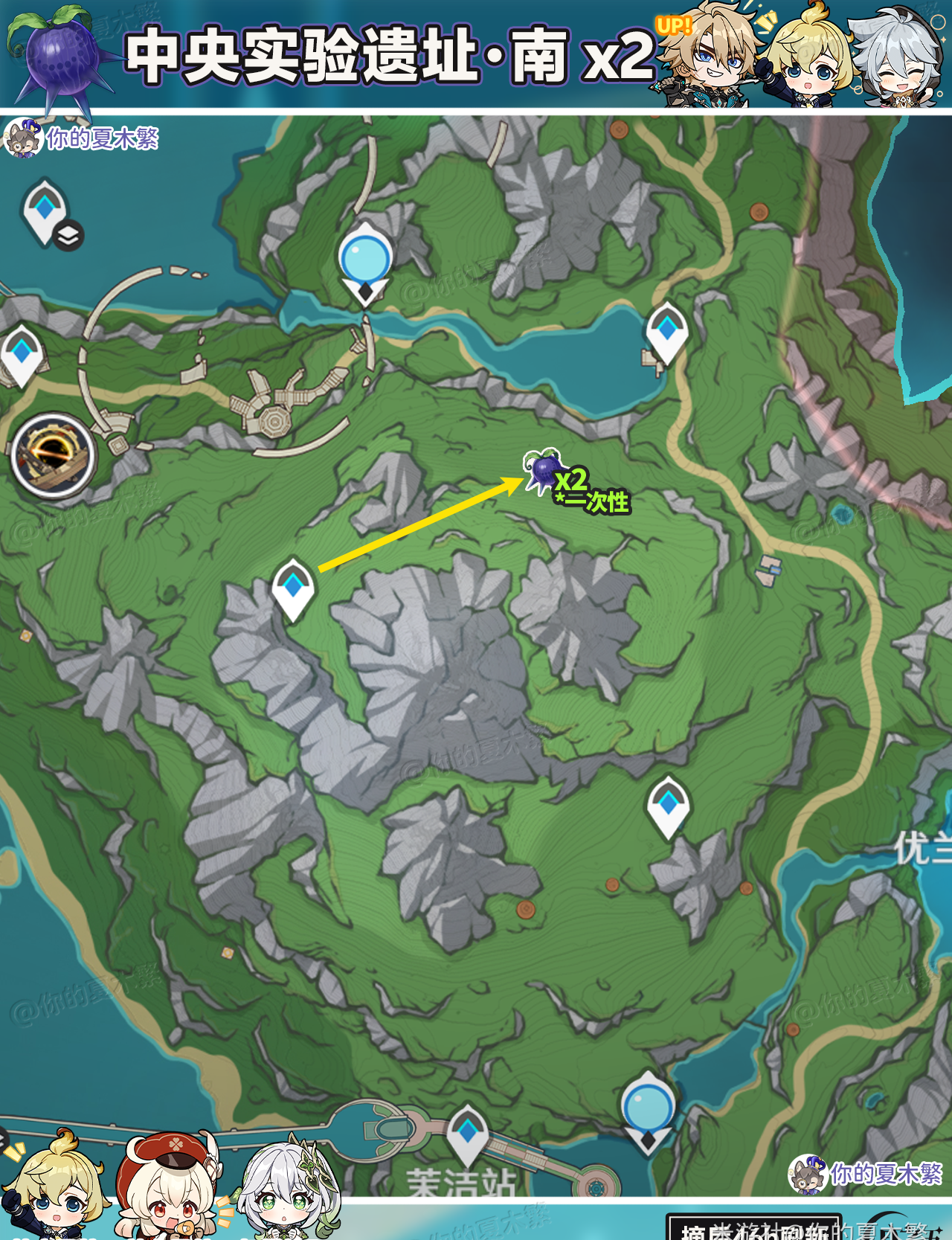
Task: Select the purple fruit marker labeled x2
Action: click(544, 470)
